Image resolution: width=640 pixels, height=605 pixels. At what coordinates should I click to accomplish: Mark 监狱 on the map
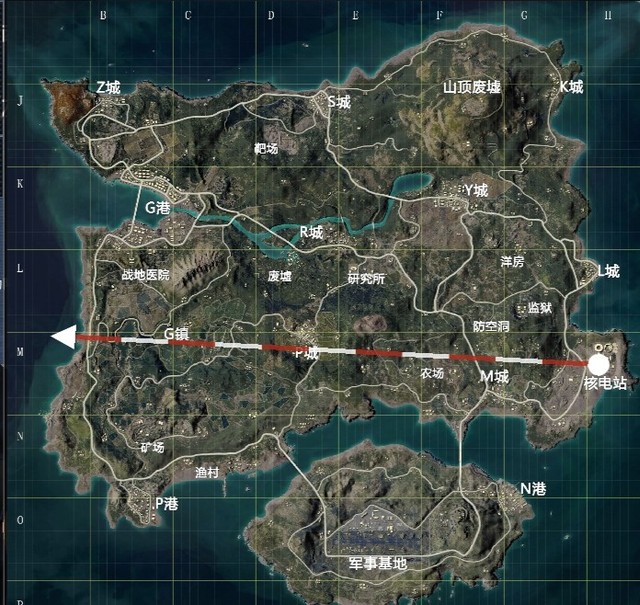(x=540, y=307)
